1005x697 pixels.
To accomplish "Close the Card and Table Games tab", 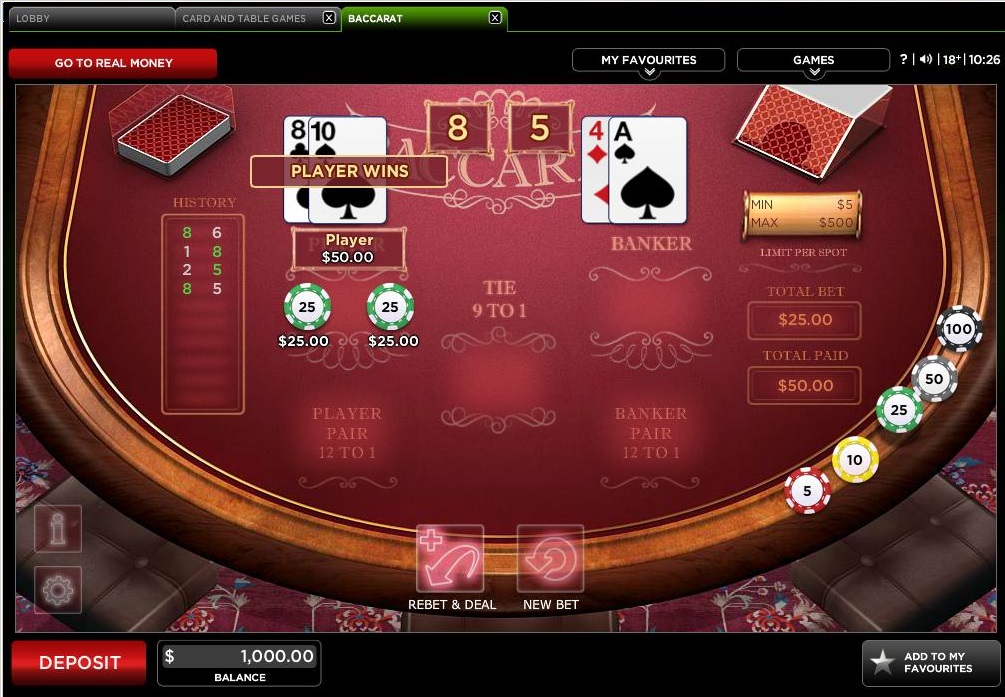I will pyautogui.click(x=329, y=18).
